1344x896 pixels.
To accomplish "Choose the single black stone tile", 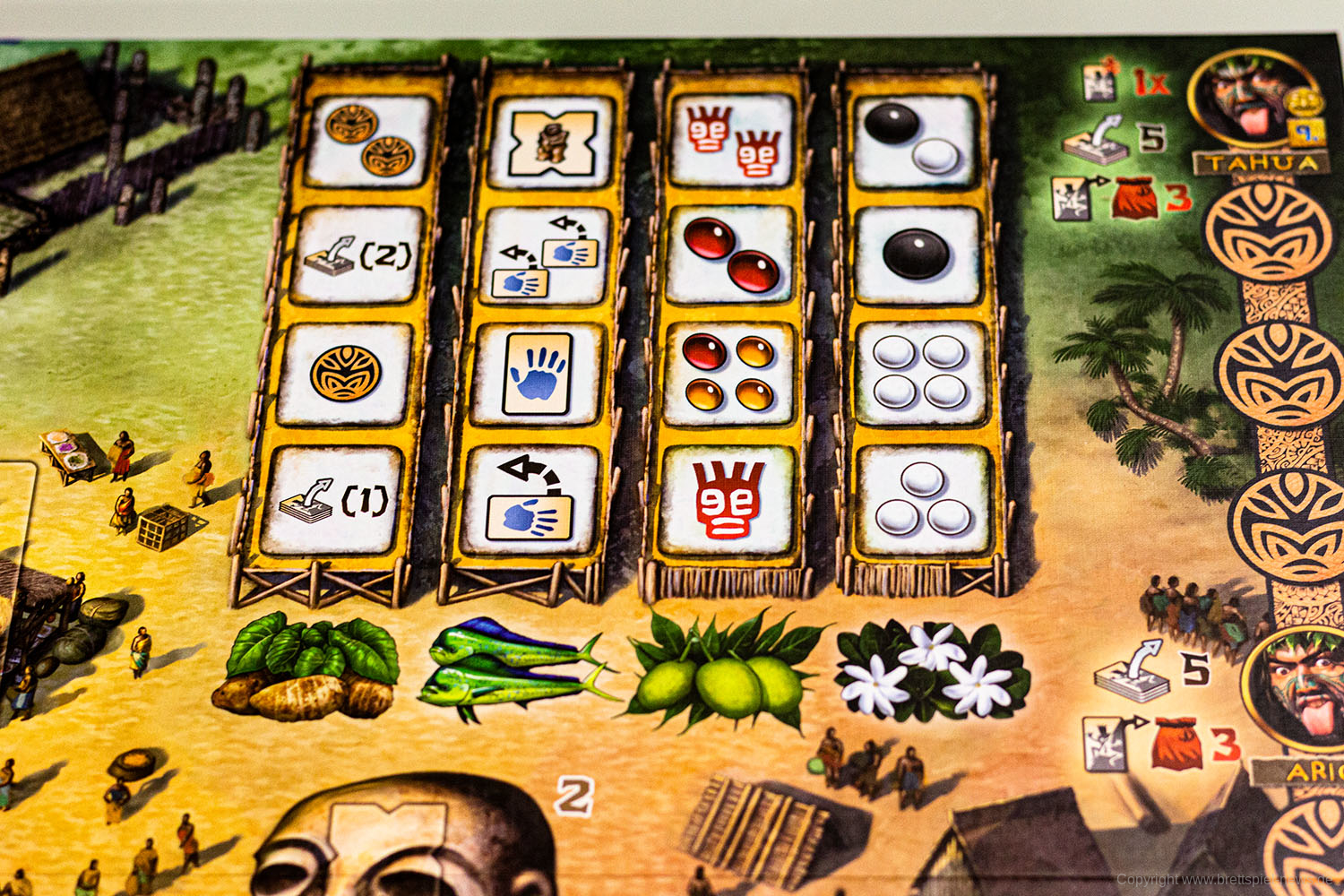I will point(918,255).
